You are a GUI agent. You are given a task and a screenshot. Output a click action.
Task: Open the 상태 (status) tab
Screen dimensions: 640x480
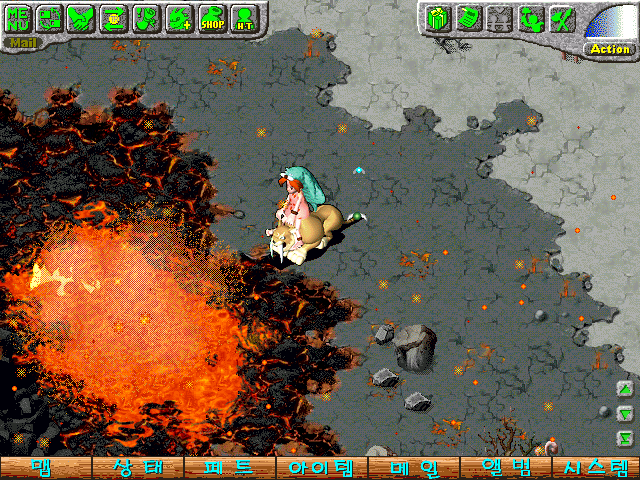[x=137, y=468]
